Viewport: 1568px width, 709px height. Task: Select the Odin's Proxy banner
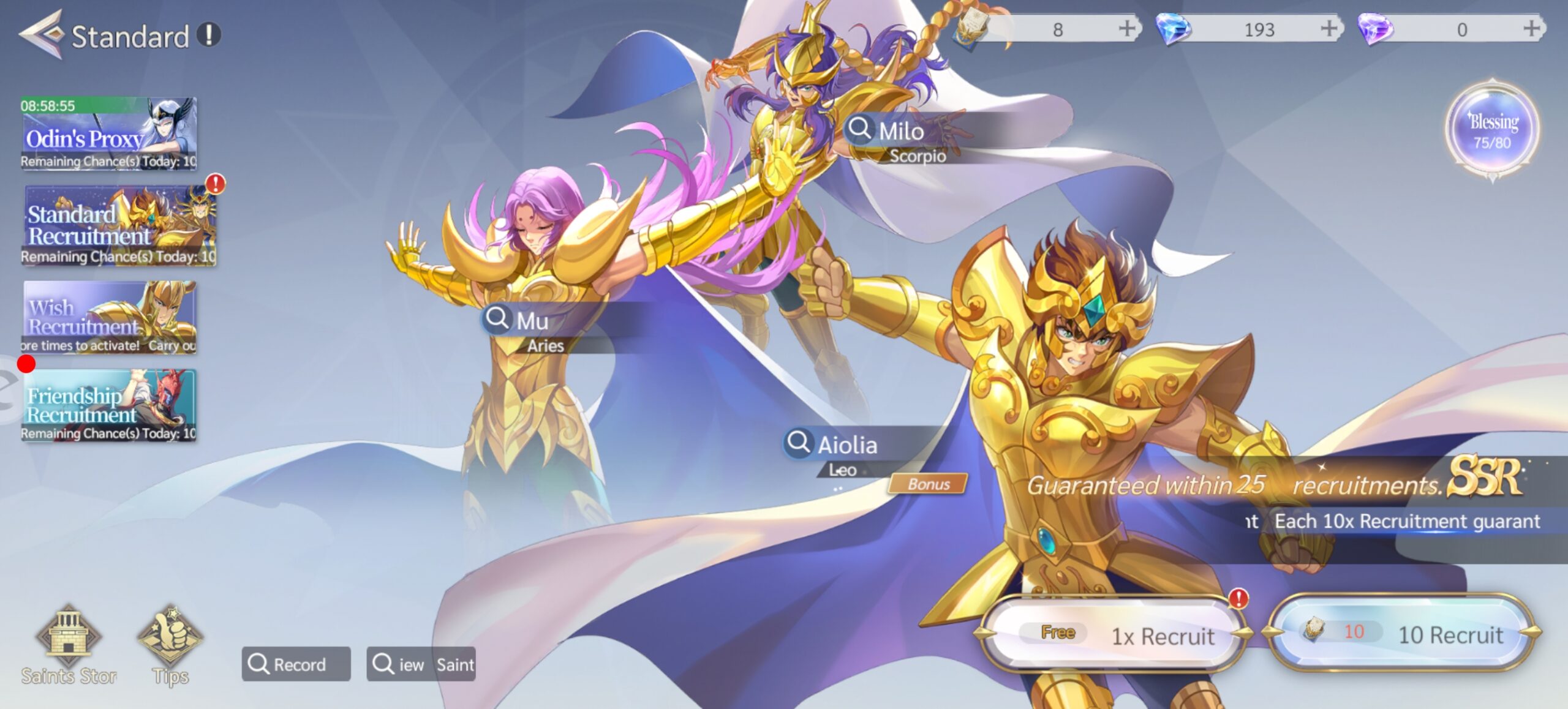pos(109,133)
